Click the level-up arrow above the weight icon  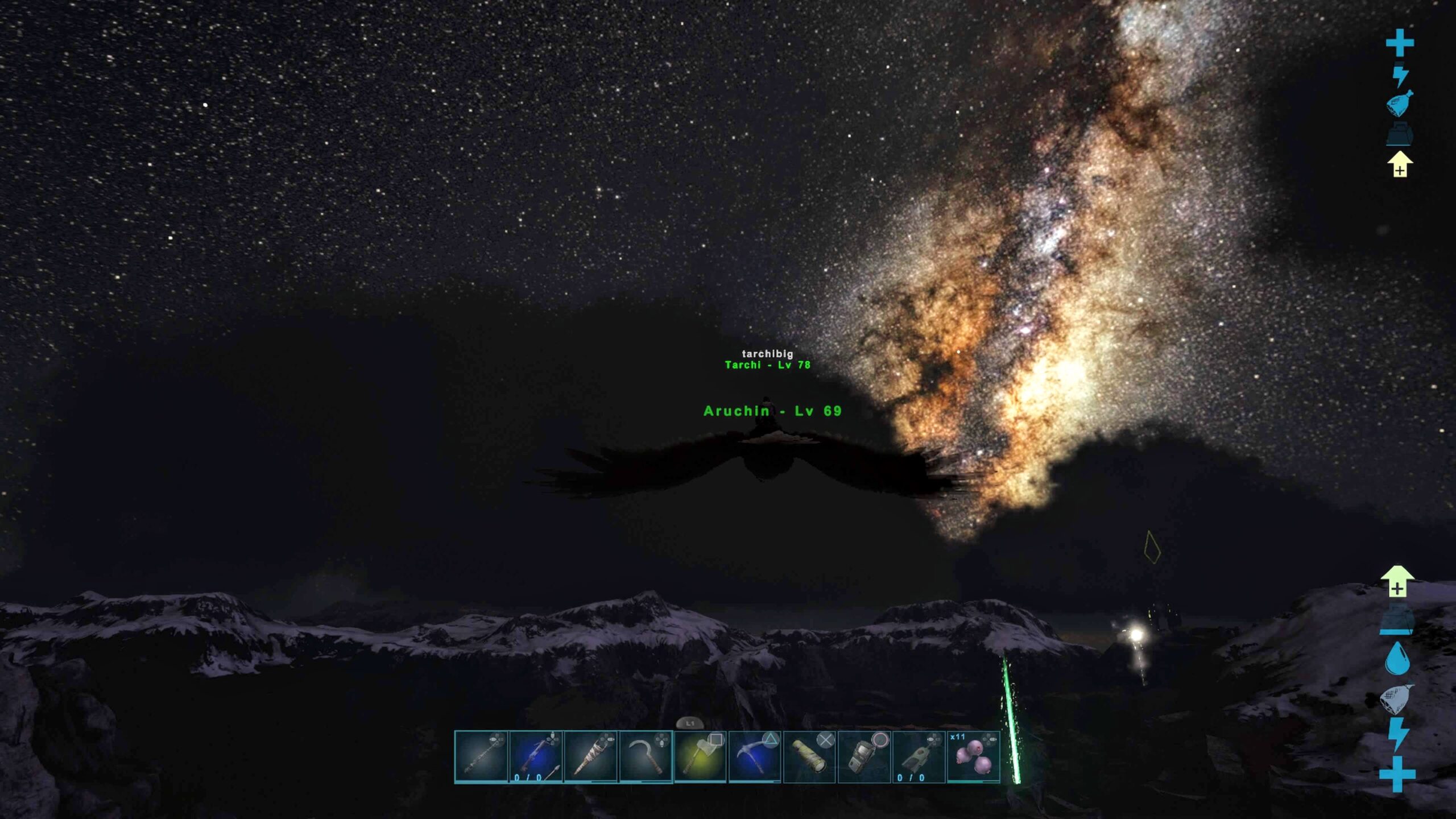[x=1397, y=582]
